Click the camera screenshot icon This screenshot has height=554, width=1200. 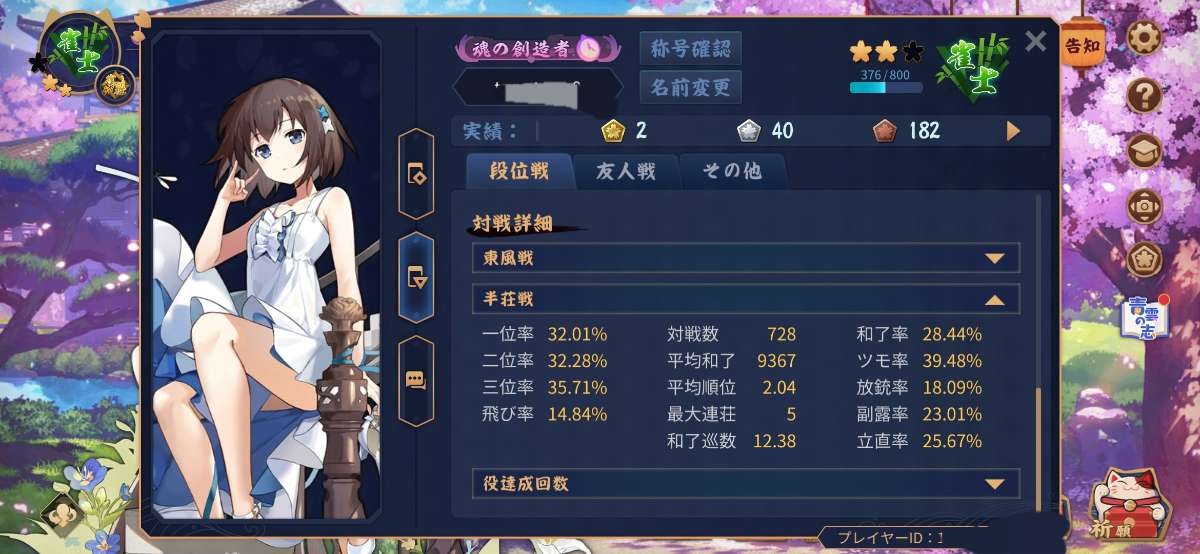coord(1144,206)
